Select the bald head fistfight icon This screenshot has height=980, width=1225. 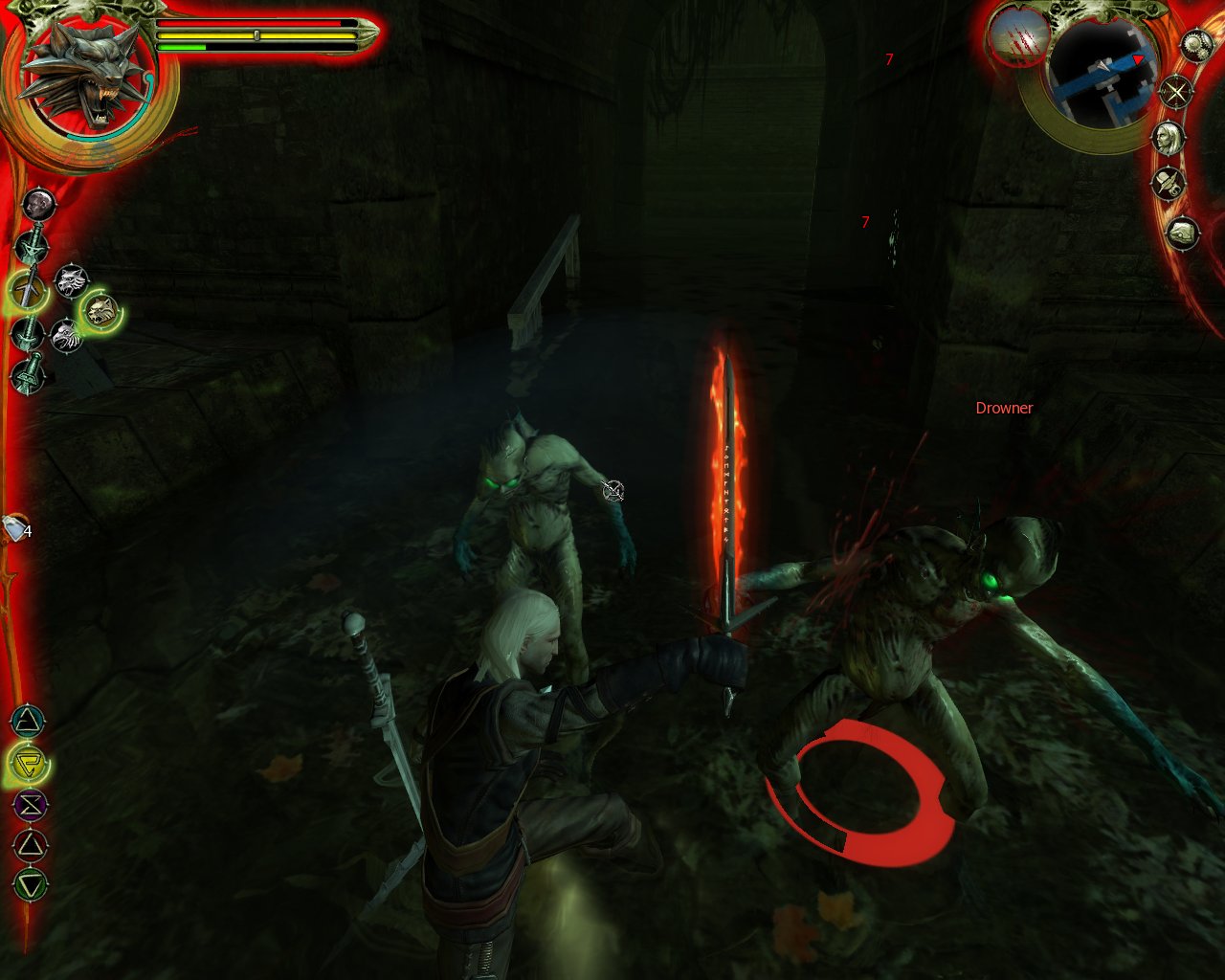pos(38,204)
